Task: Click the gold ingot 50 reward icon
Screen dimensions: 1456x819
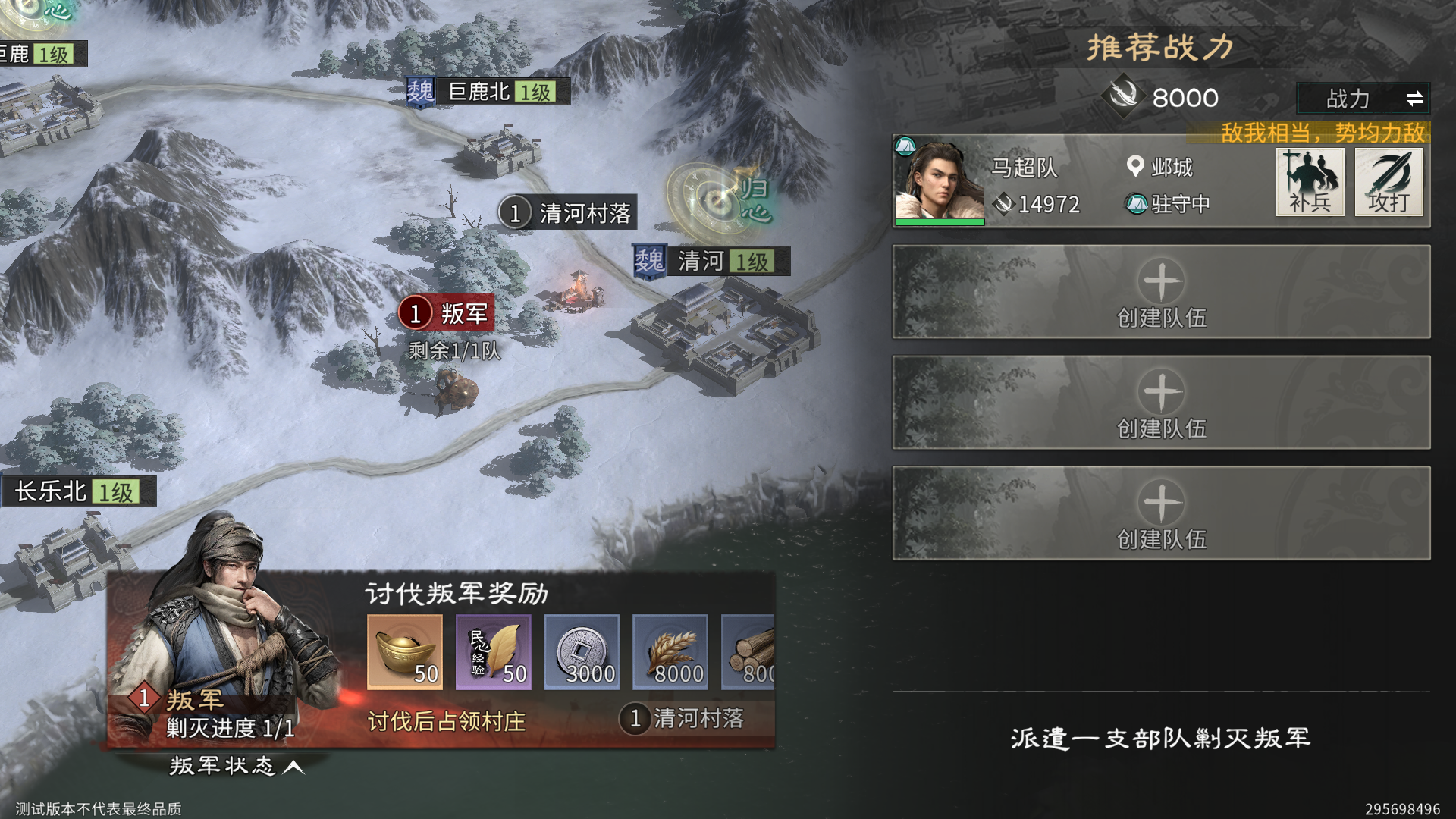Action: click(x=404, y=651)
